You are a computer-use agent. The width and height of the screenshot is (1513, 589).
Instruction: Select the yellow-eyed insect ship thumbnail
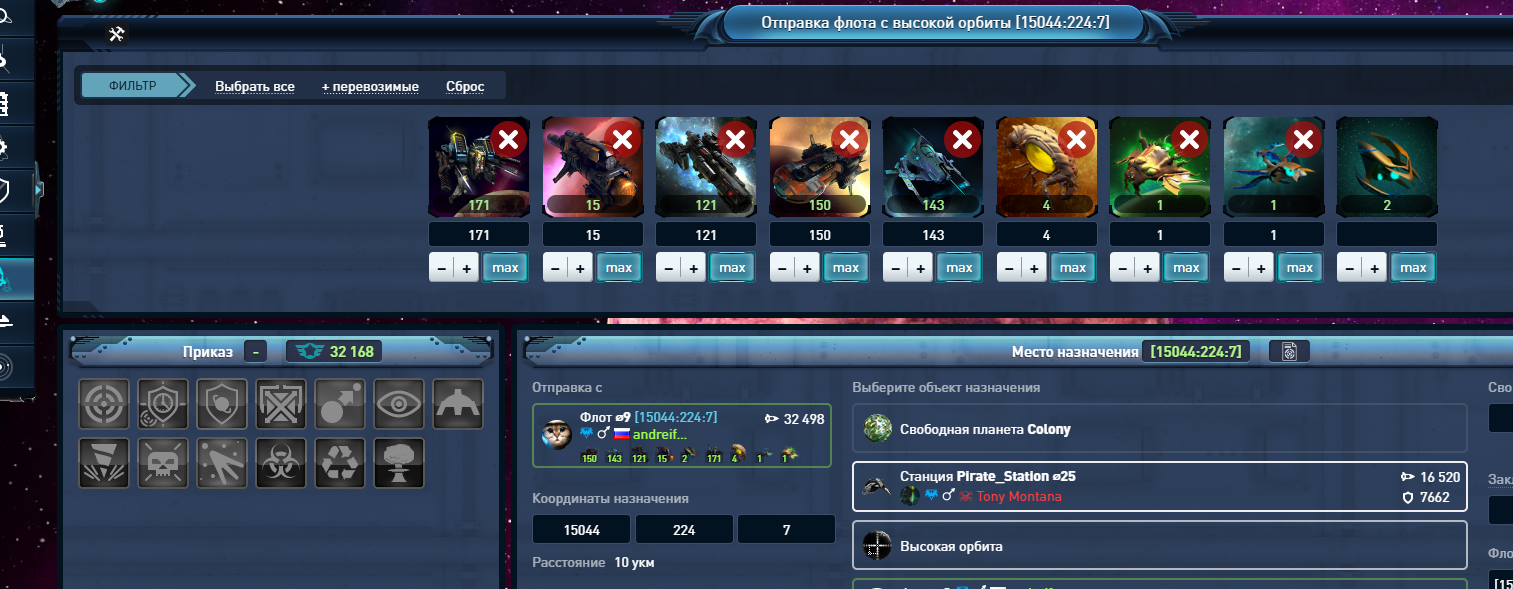[x=1046, y=167]
